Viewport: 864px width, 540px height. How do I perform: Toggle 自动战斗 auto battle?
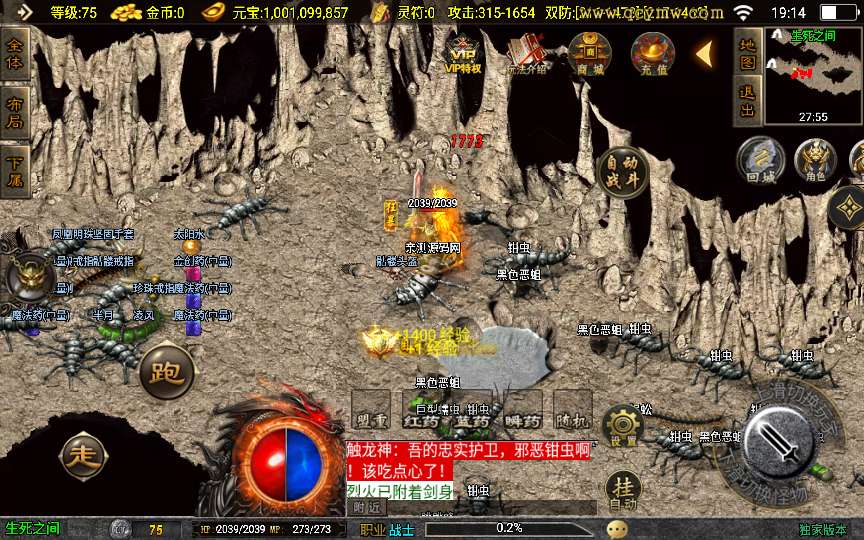pyautogui.click(x=621, y=172)
